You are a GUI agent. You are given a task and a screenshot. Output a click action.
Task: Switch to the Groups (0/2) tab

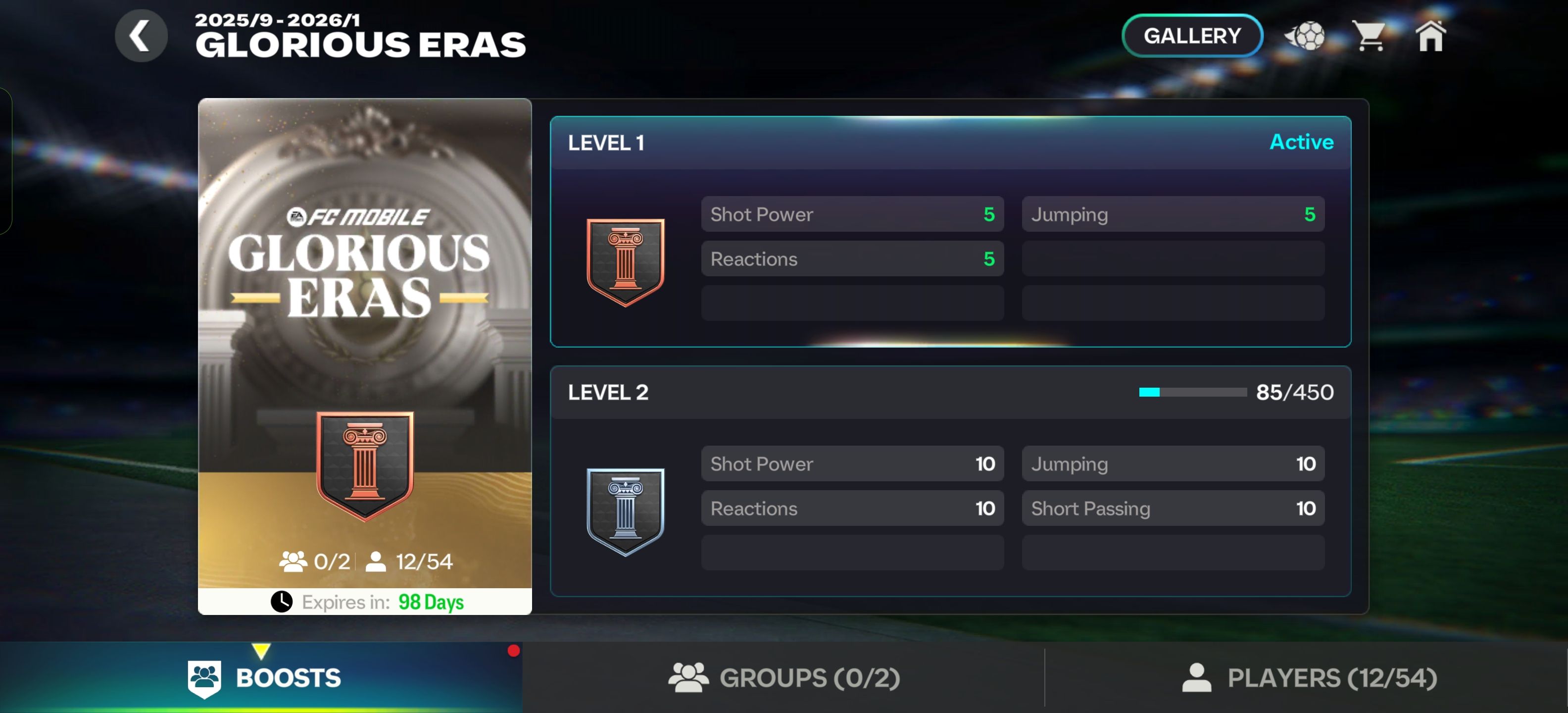[784, 678]
